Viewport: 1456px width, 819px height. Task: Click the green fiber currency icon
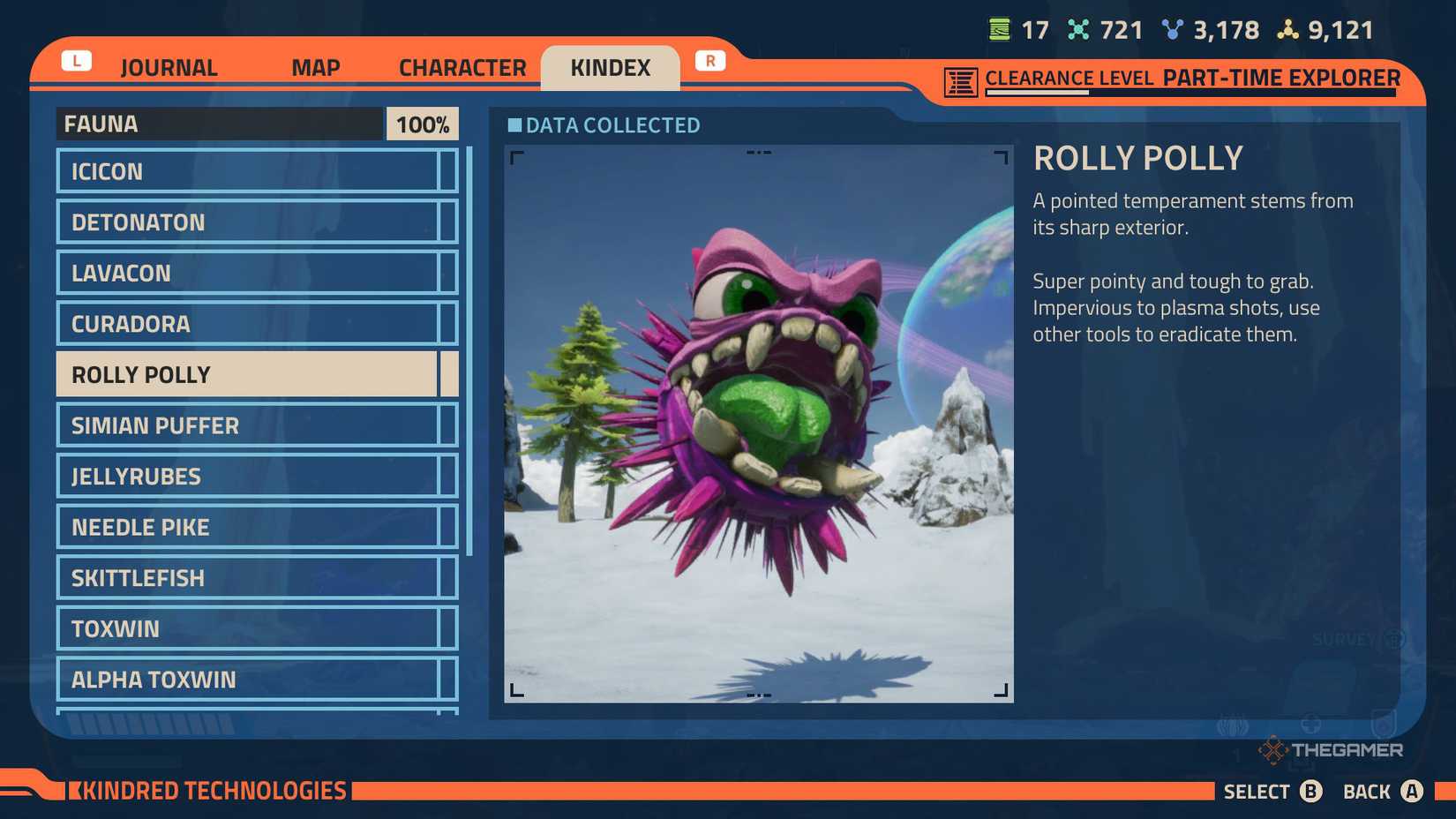click(x=998, y=28)
